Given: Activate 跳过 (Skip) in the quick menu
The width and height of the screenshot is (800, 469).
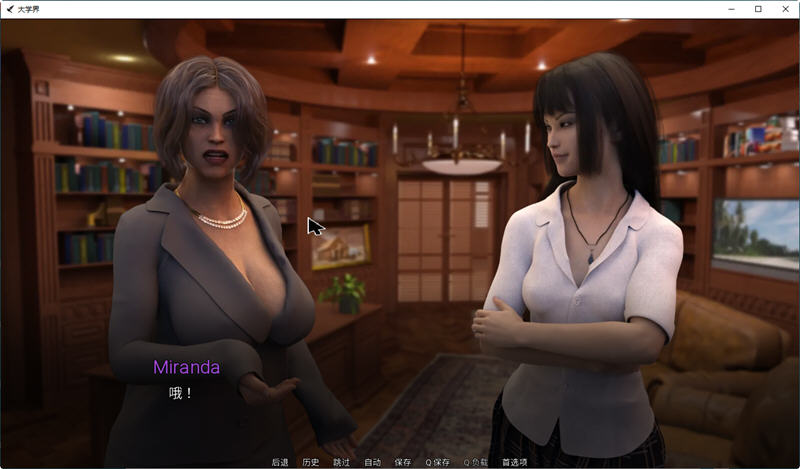Looking at the screenshot, I should [x=342, y=462].
